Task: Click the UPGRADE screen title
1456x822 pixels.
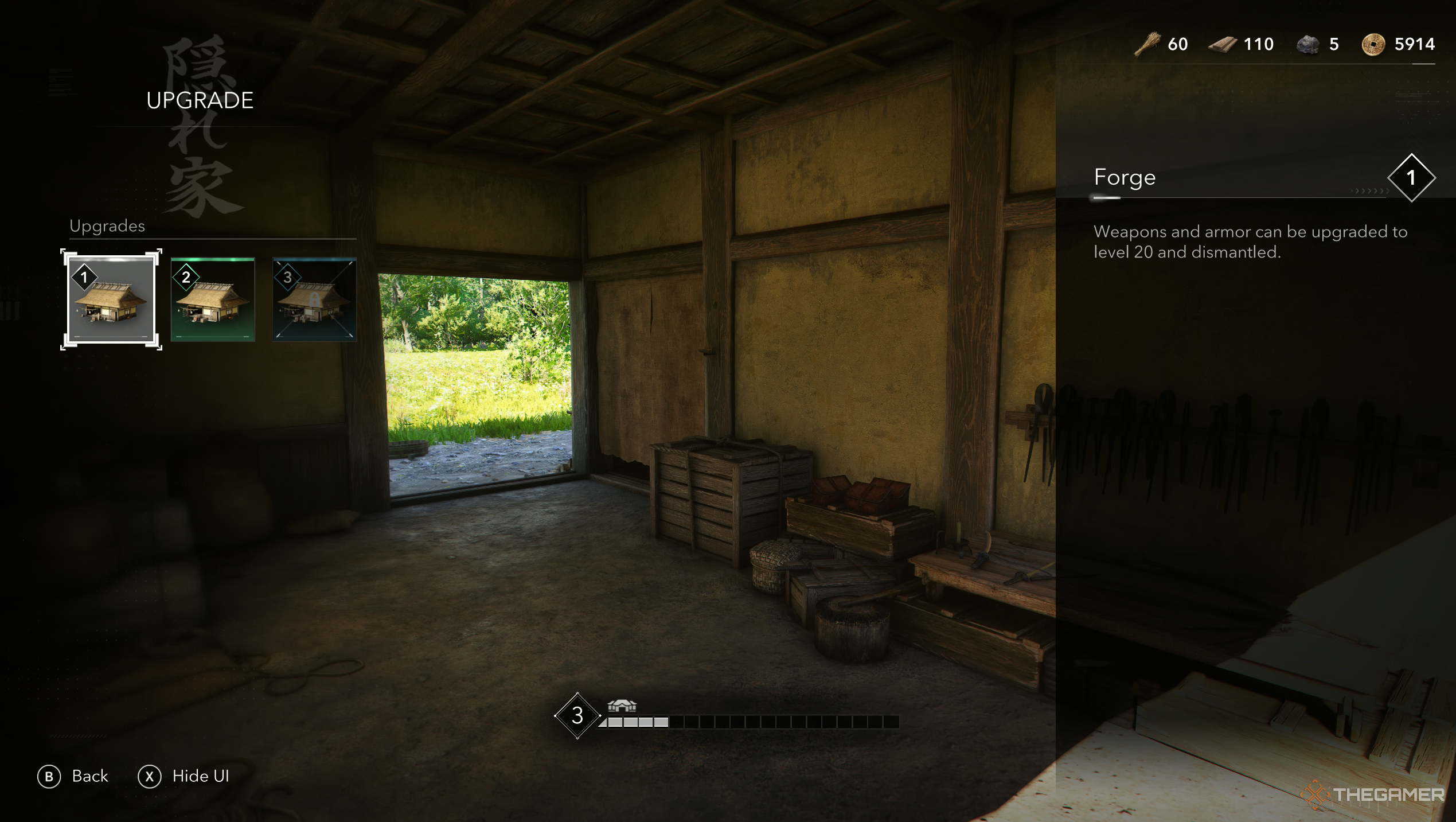Action: [199, 100]
